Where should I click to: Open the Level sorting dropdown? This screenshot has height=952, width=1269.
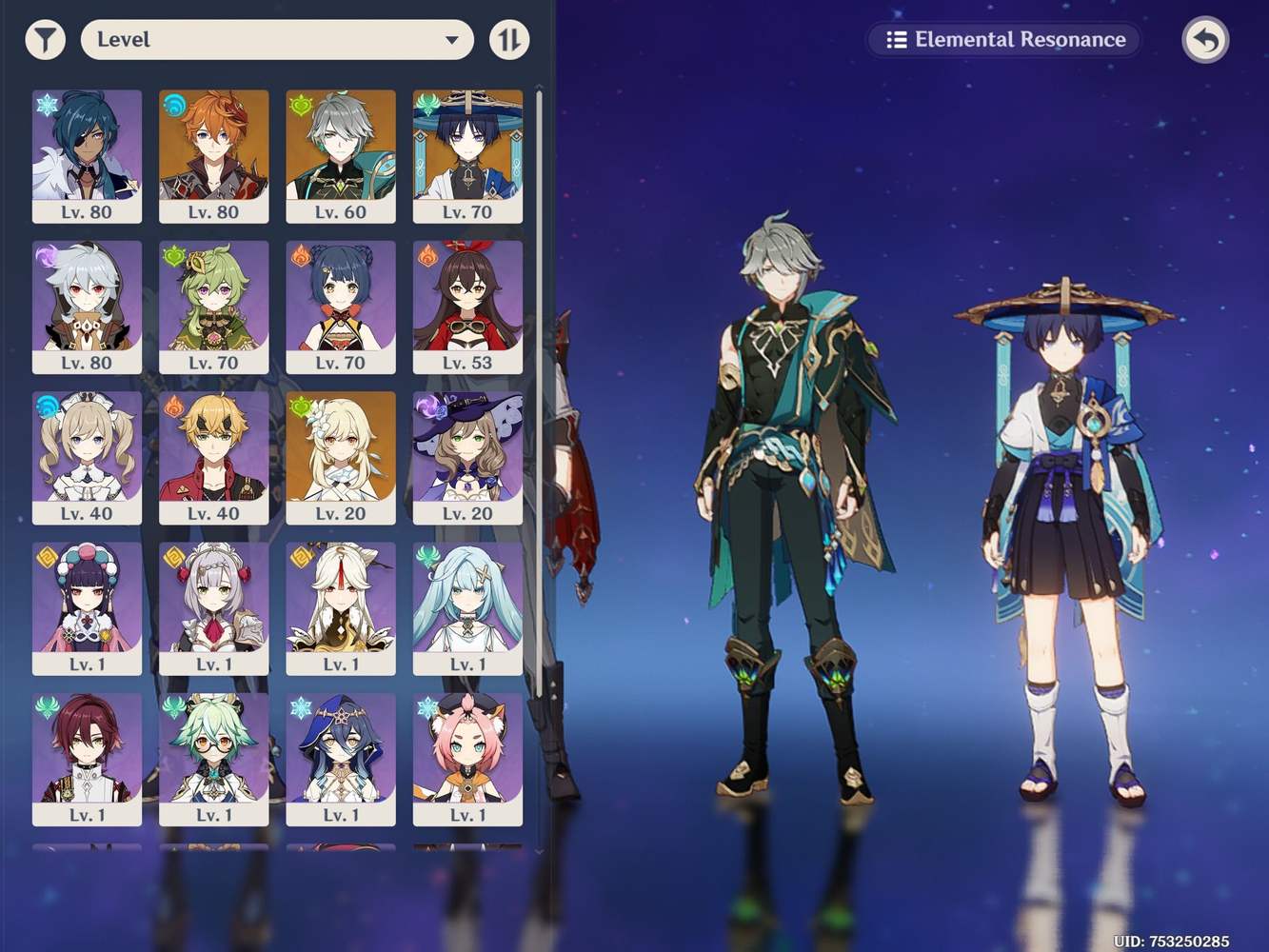click(x=276, y=40)
